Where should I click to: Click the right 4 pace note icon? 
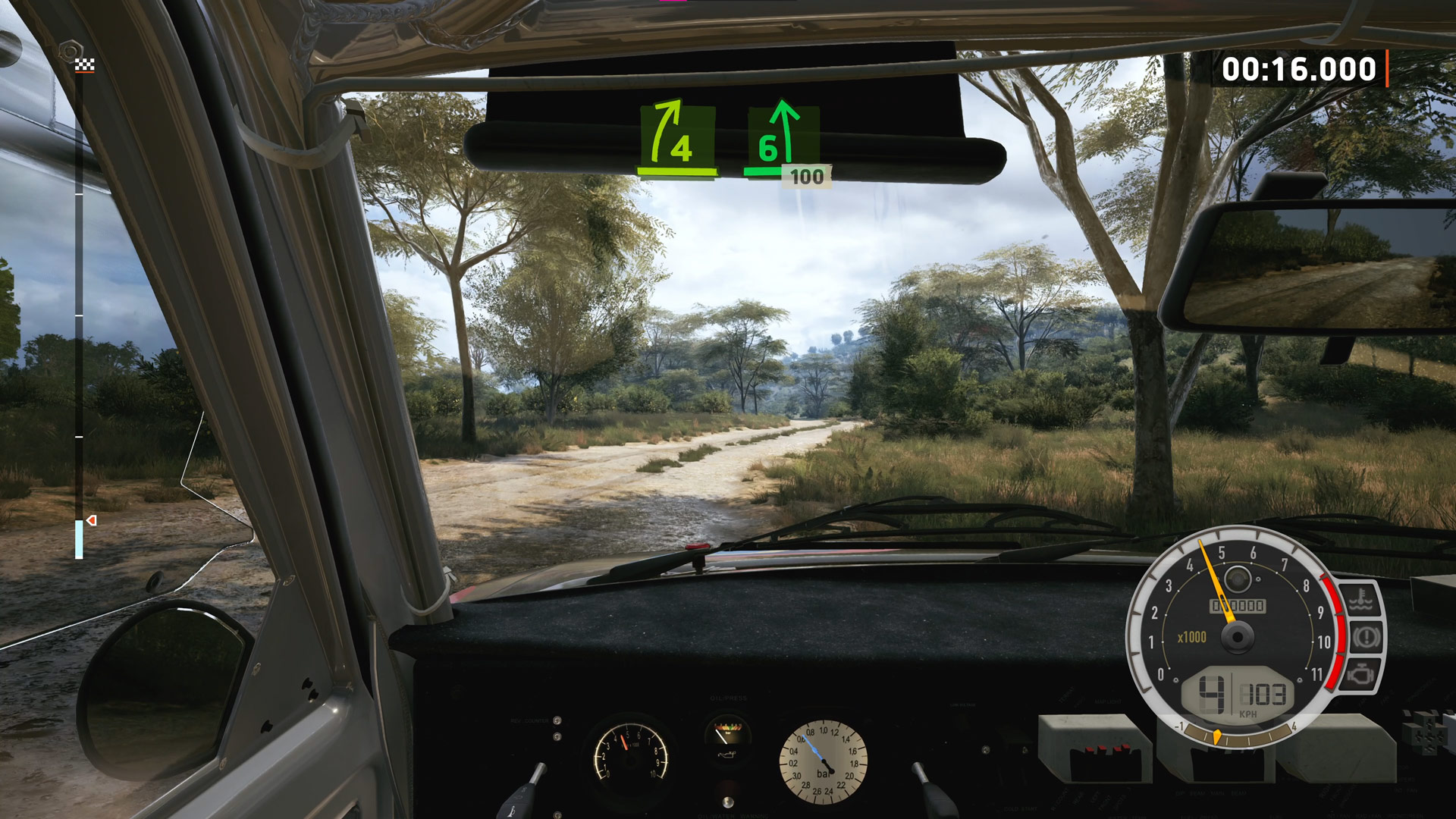click(x=677, y=136)
